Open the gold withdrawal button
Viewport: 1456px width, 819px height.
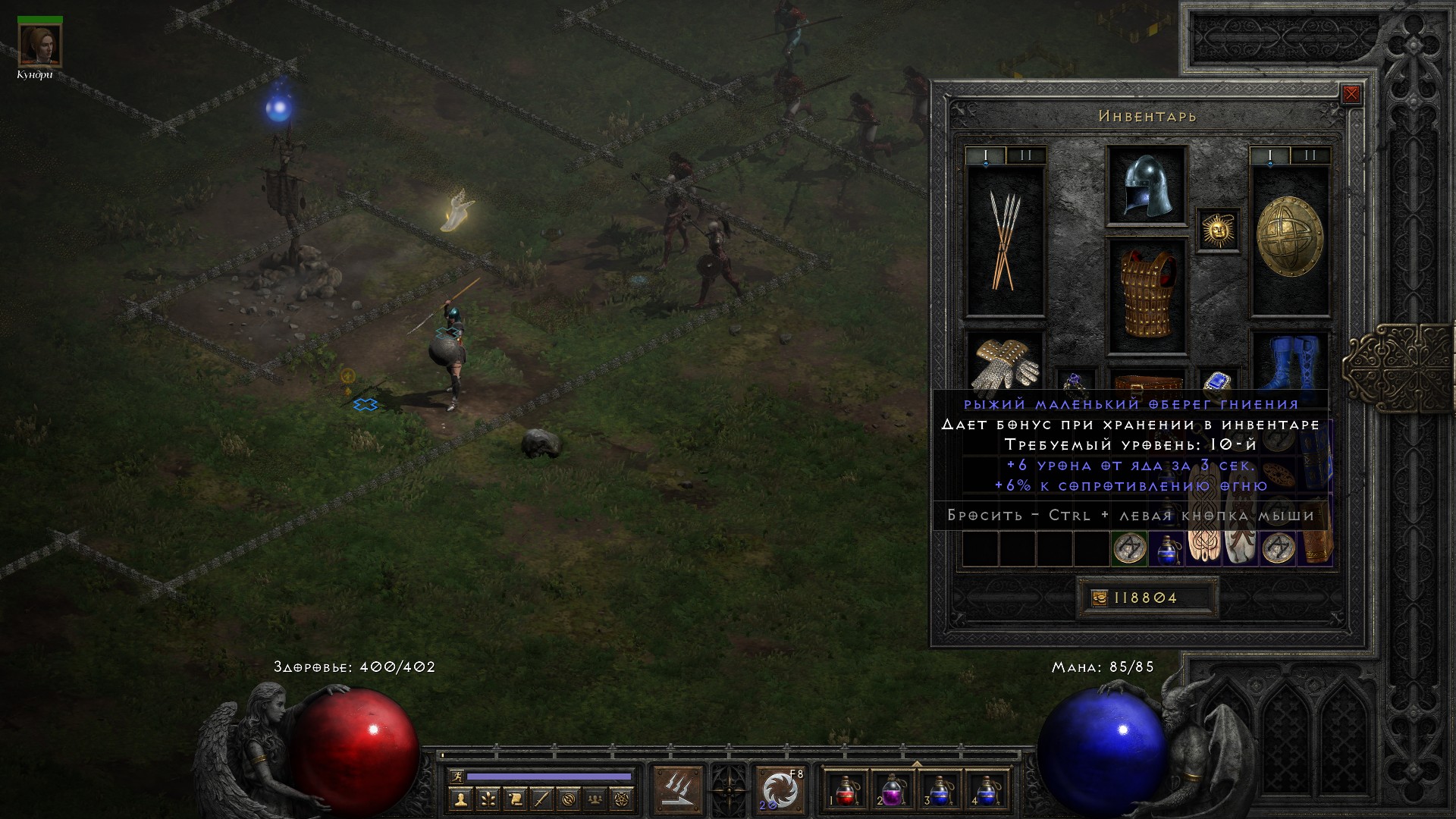(x=1099, y=598)
